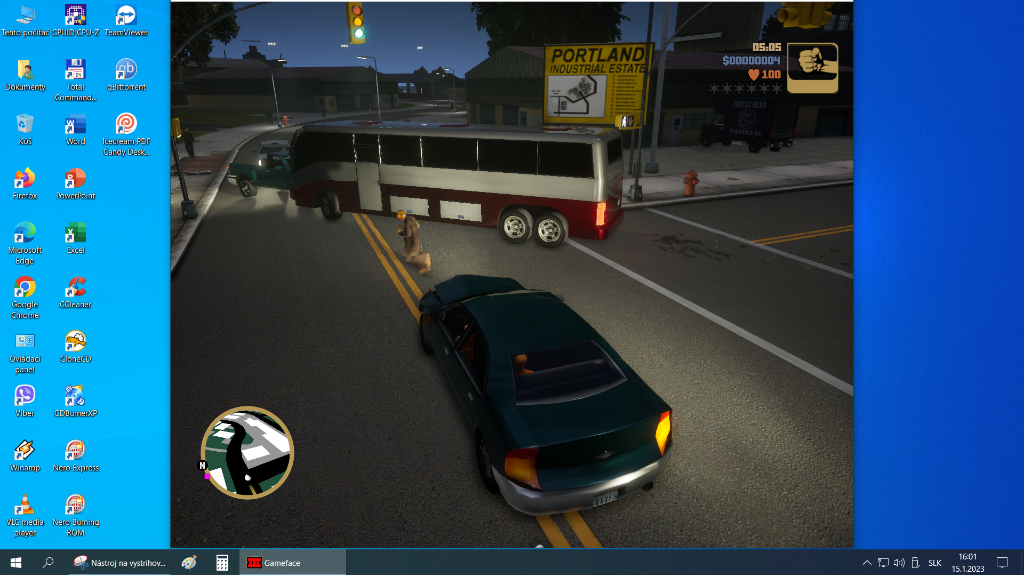This screenshot has height=575, width=1024.
Task: Switch to the Gameface taskbar window
Action: (x=292, y=563)
